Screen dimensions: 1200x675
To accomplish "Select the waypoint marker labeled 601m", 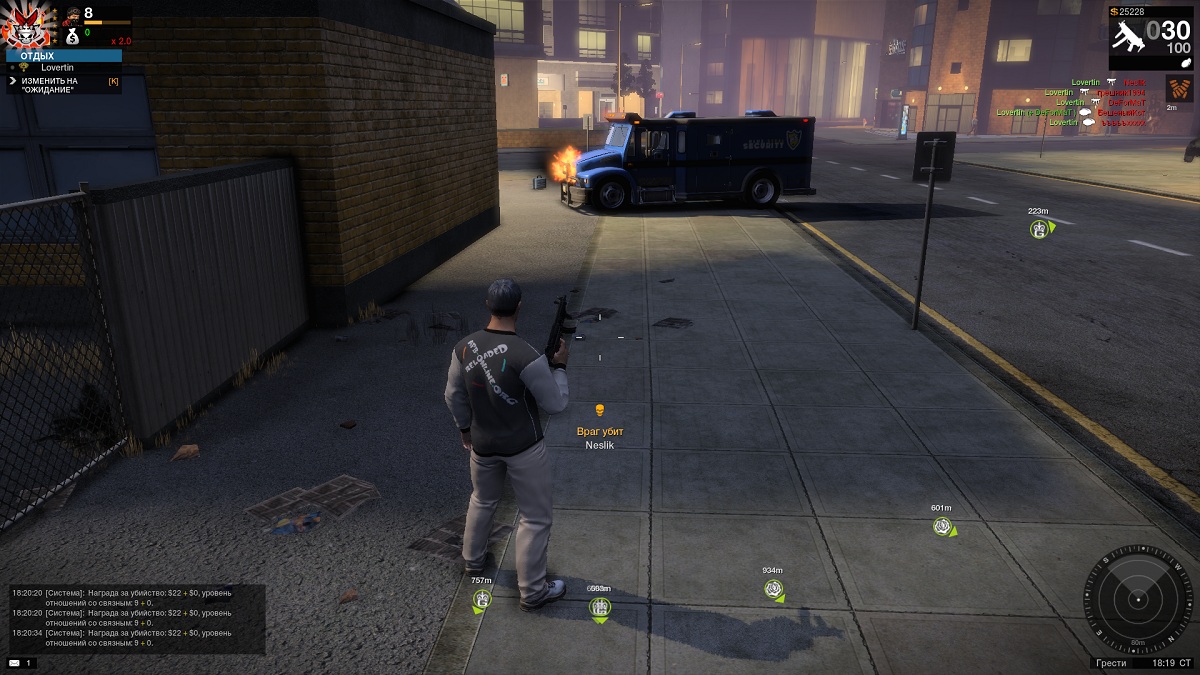I will pos(942,525).
